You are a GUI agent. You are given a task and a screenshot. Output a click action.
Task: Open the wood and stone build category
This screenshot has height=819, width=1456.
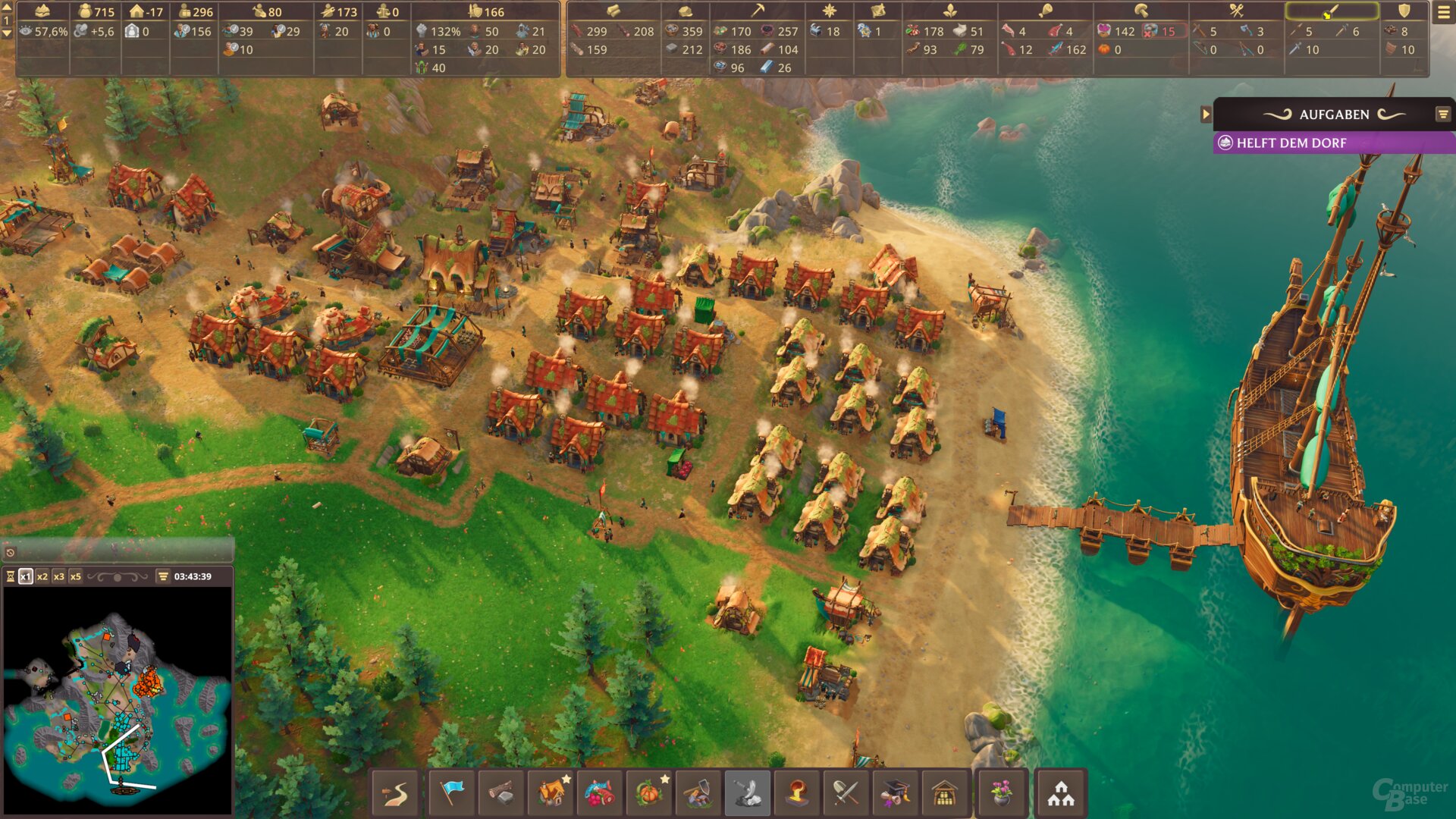click(501, 793)
